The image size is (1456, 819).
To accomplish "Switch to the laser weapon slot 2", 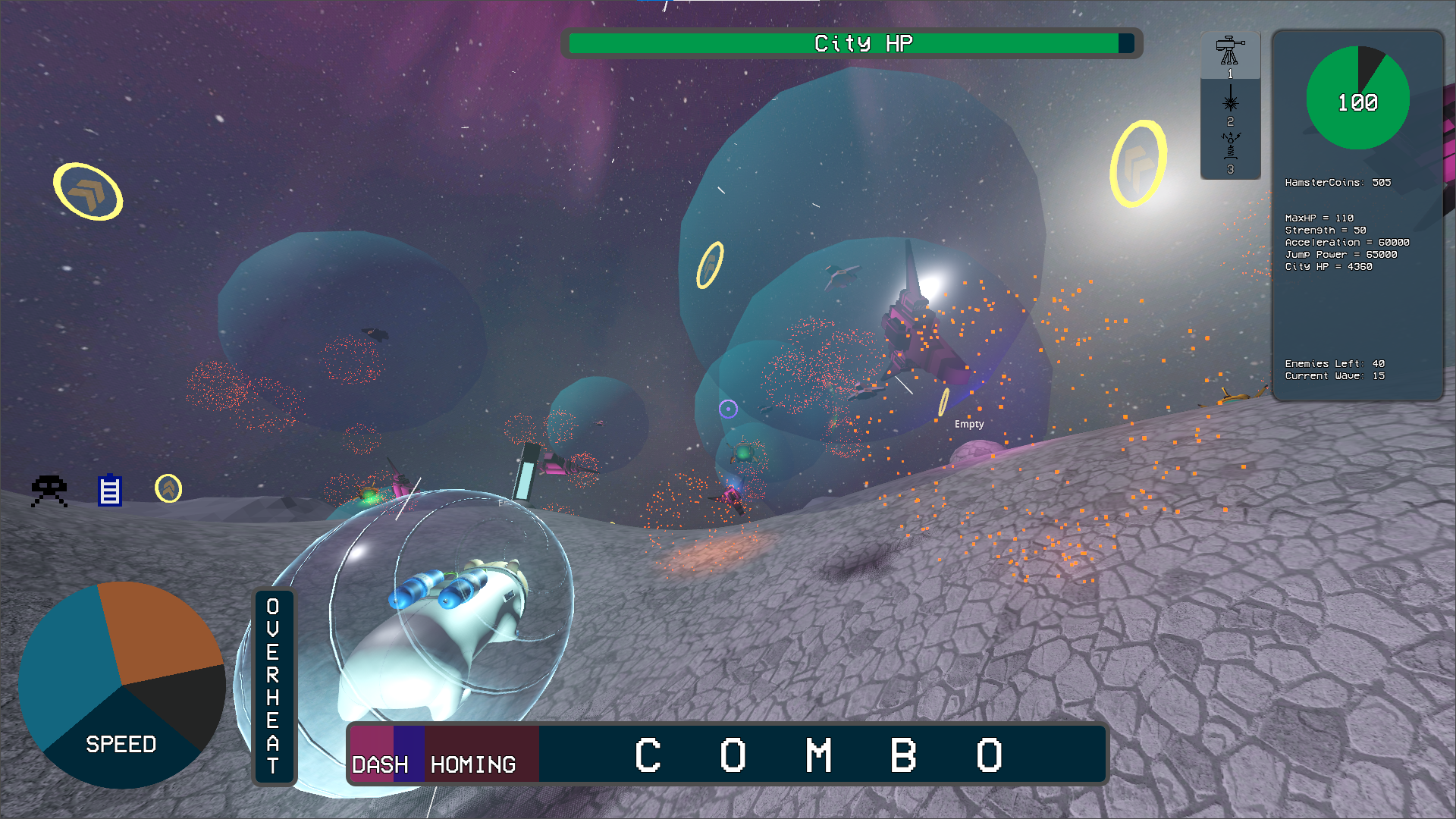I will 1230,103.
